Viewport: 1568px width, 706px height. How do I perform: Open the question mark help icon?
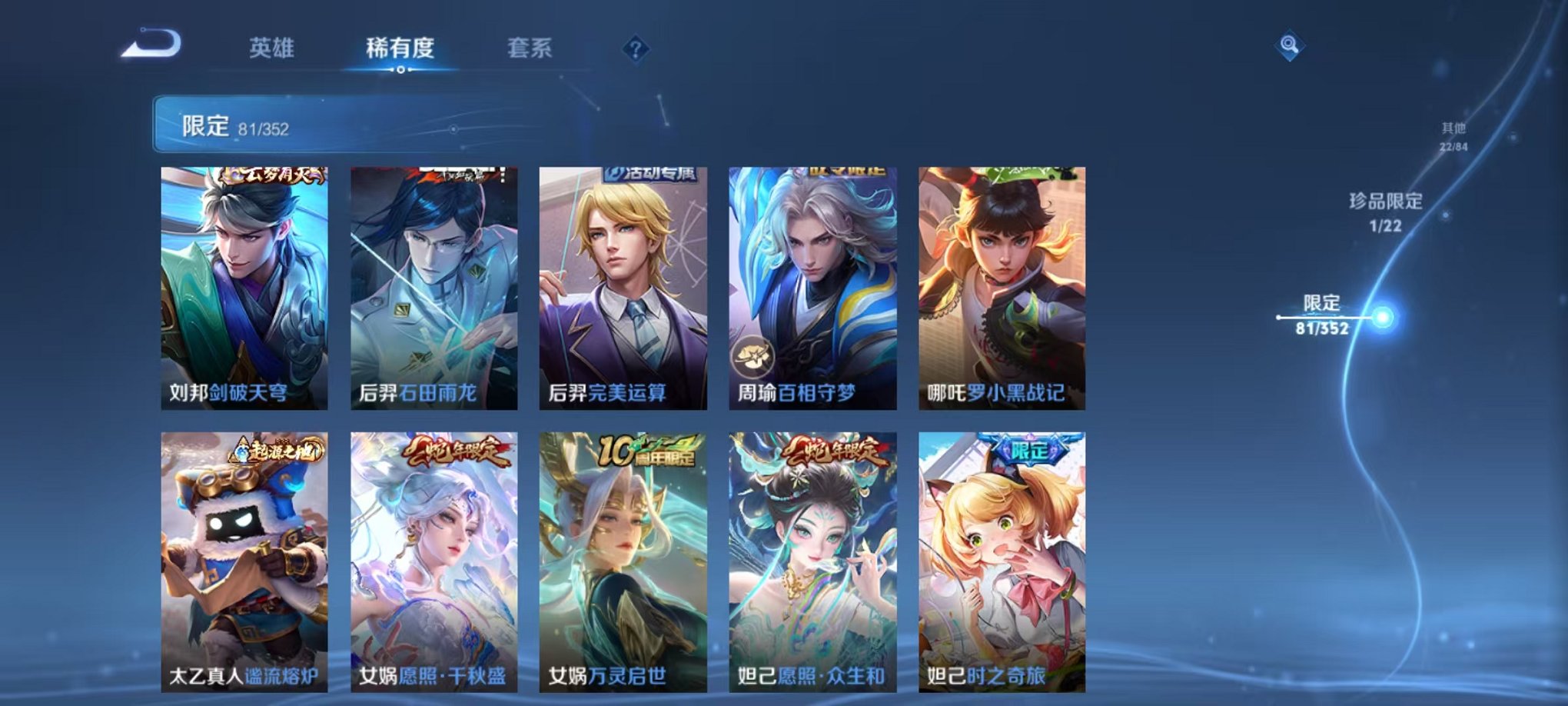point(635,48)
